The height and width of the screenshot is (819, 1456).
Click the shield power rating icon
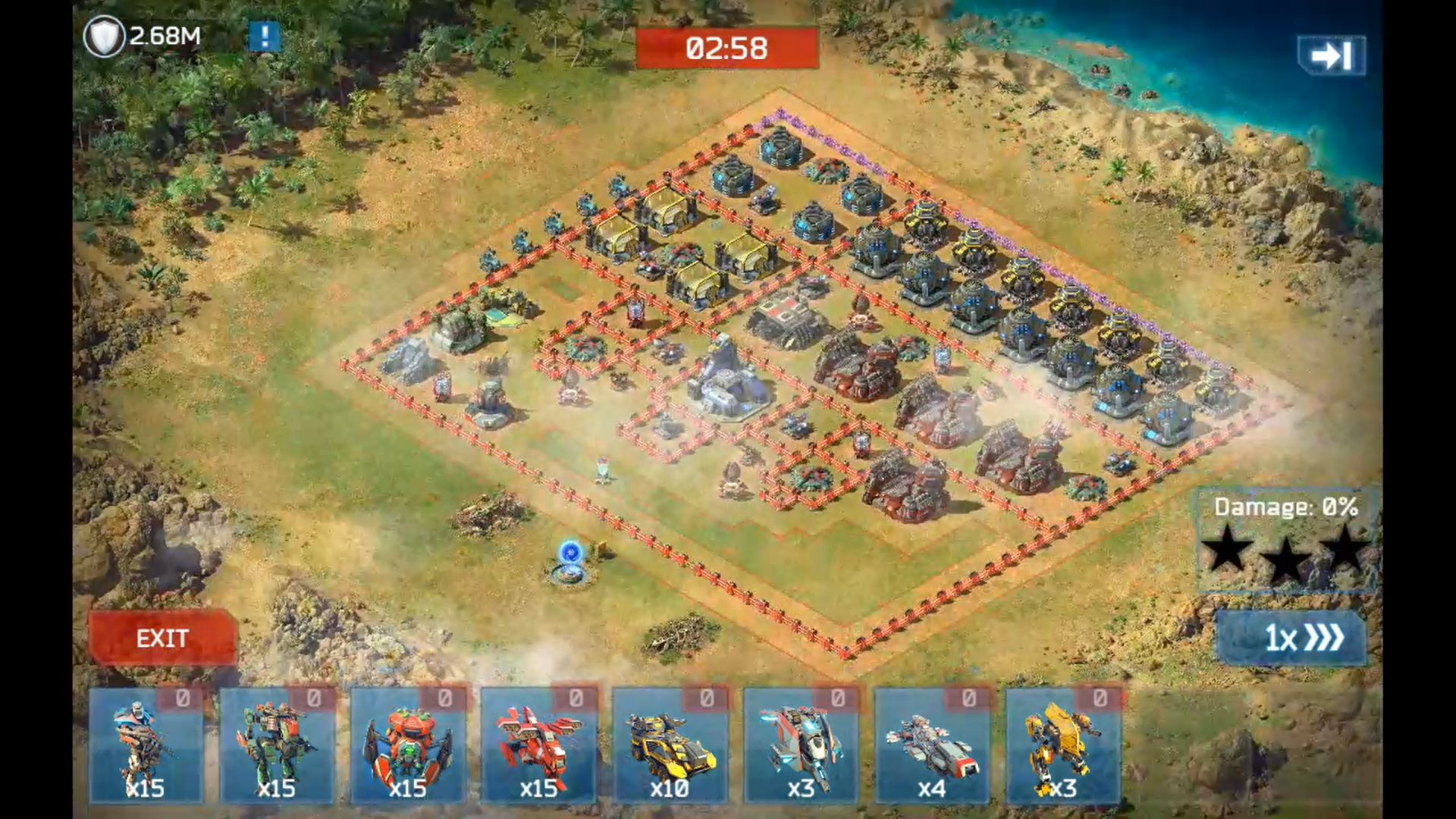[x=104, y=36]
